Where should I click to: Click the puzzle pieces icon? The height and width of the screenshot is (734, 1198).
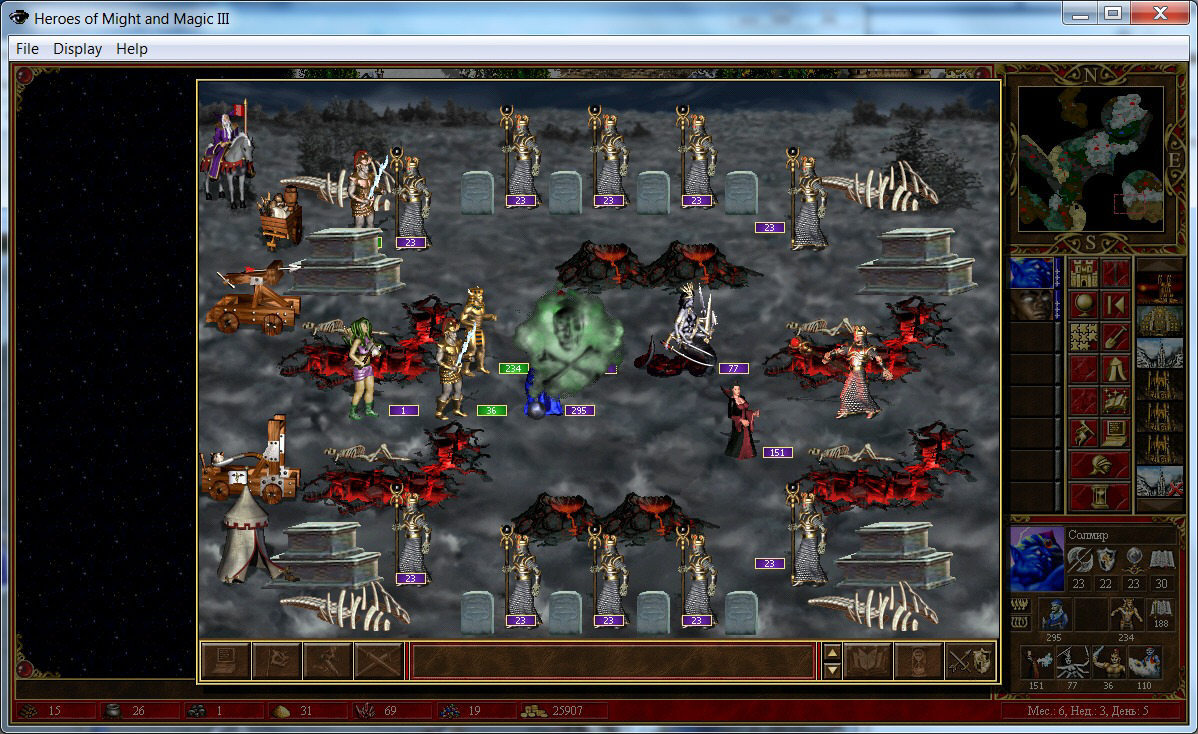pyautogui.click(x=1084, y=337)
